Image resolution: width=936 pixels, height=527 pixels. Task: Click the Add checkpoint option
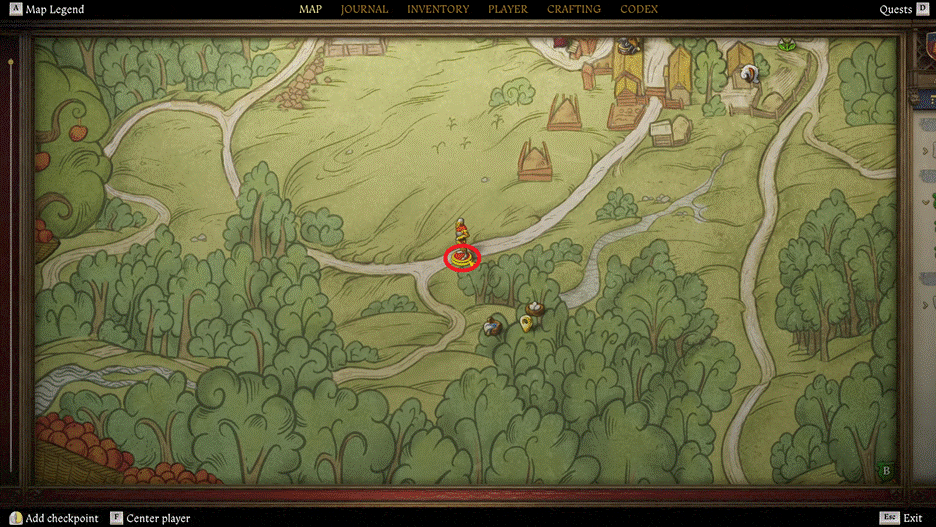pos(61,518)
